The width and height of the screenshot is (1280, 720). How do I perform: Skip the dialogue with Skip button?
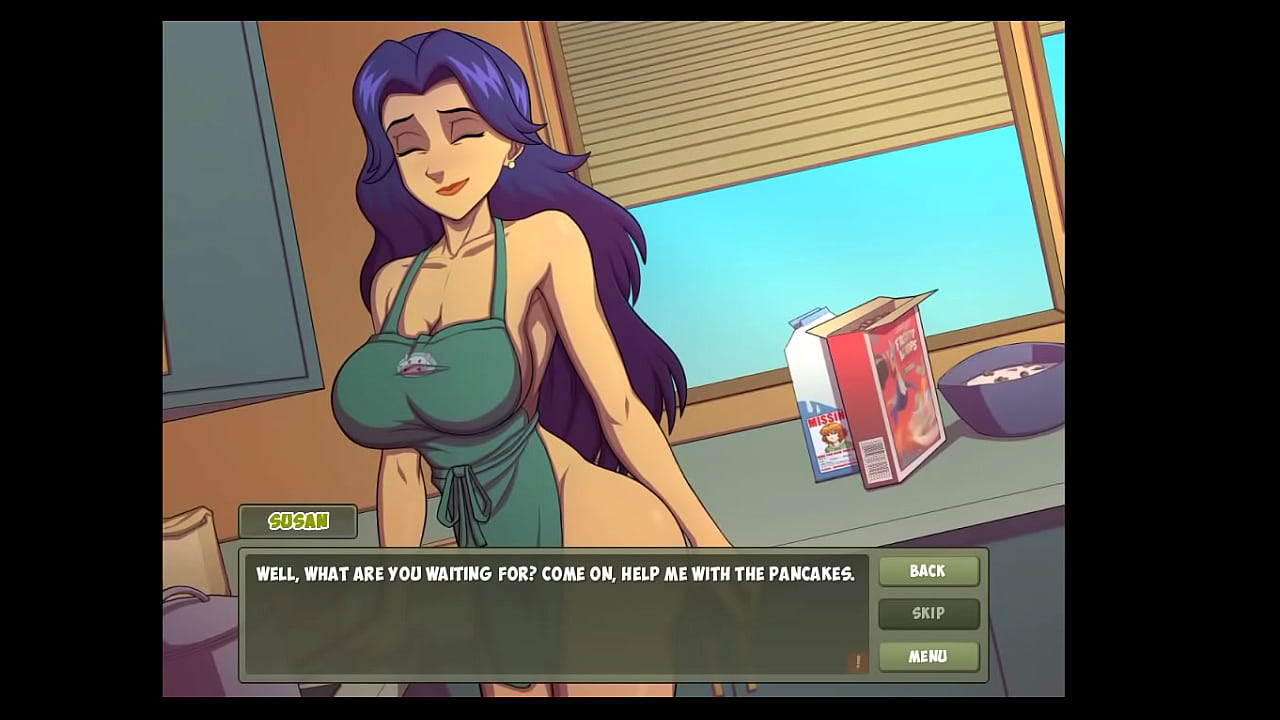coord(928,614)
